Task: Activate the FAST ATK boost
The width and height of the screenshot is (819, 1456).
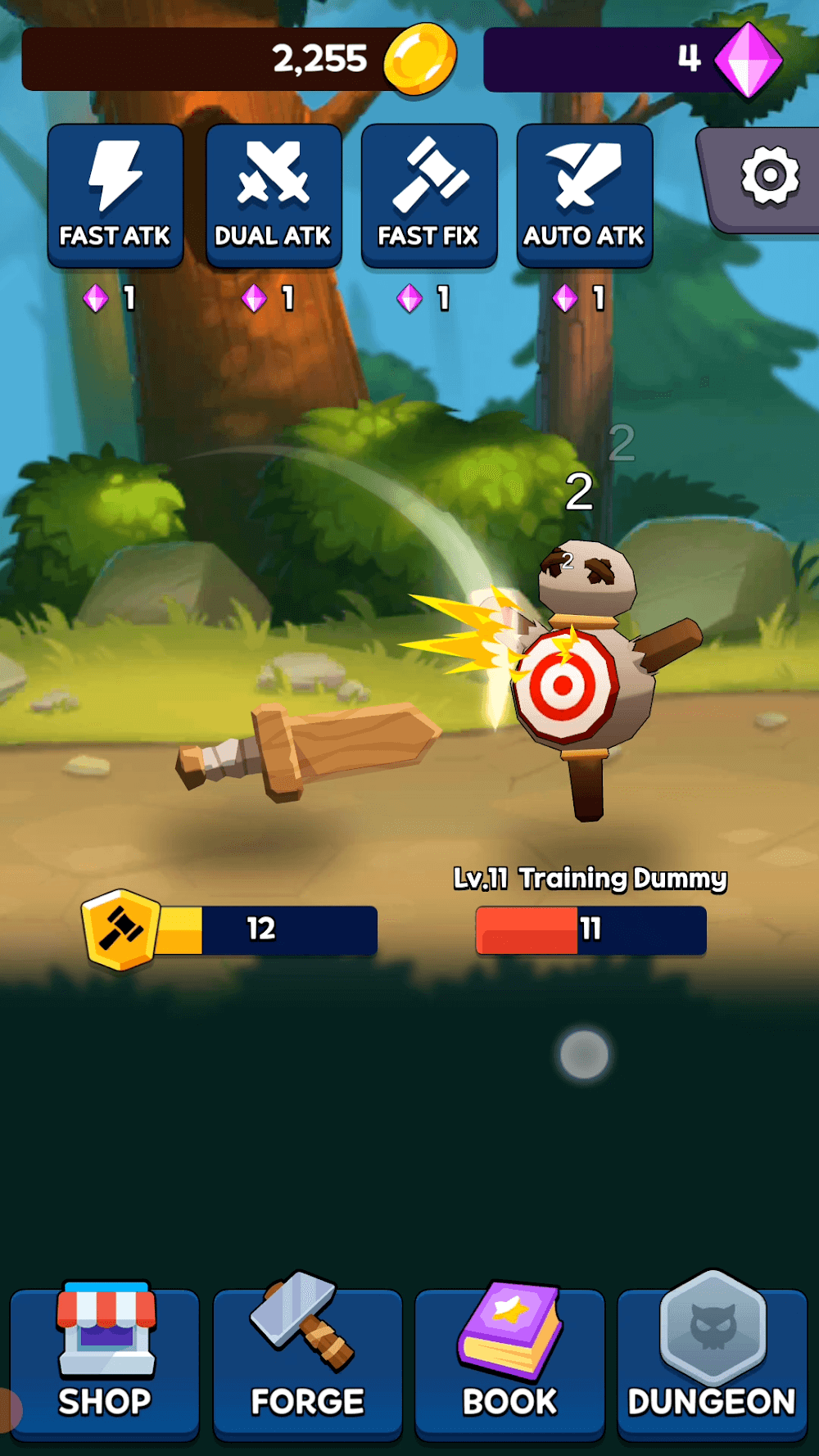Action: [115, 196]
